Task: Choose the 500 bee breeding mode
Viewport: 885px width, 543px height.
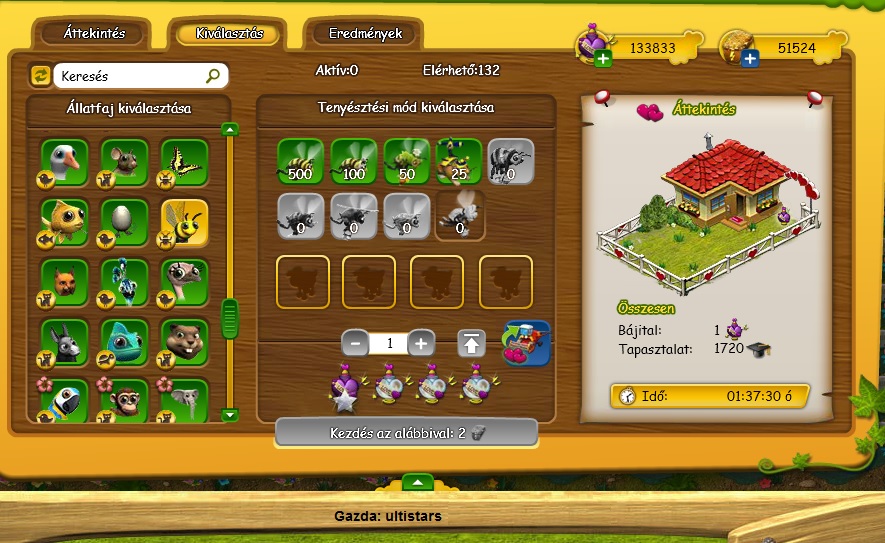Action: [301, 162]
